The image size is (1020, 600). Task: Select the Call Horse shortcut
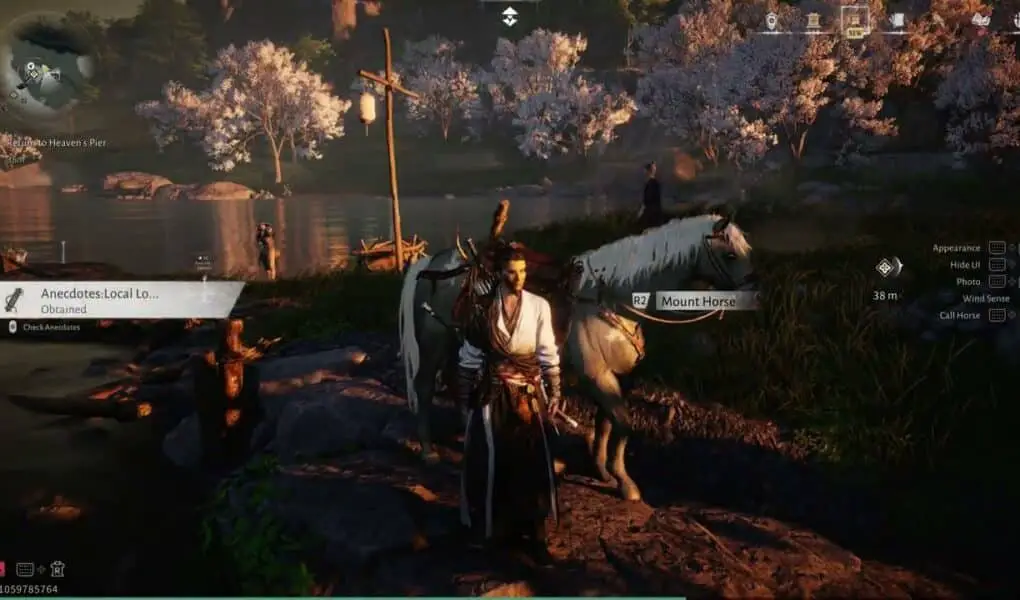point(962,315)
